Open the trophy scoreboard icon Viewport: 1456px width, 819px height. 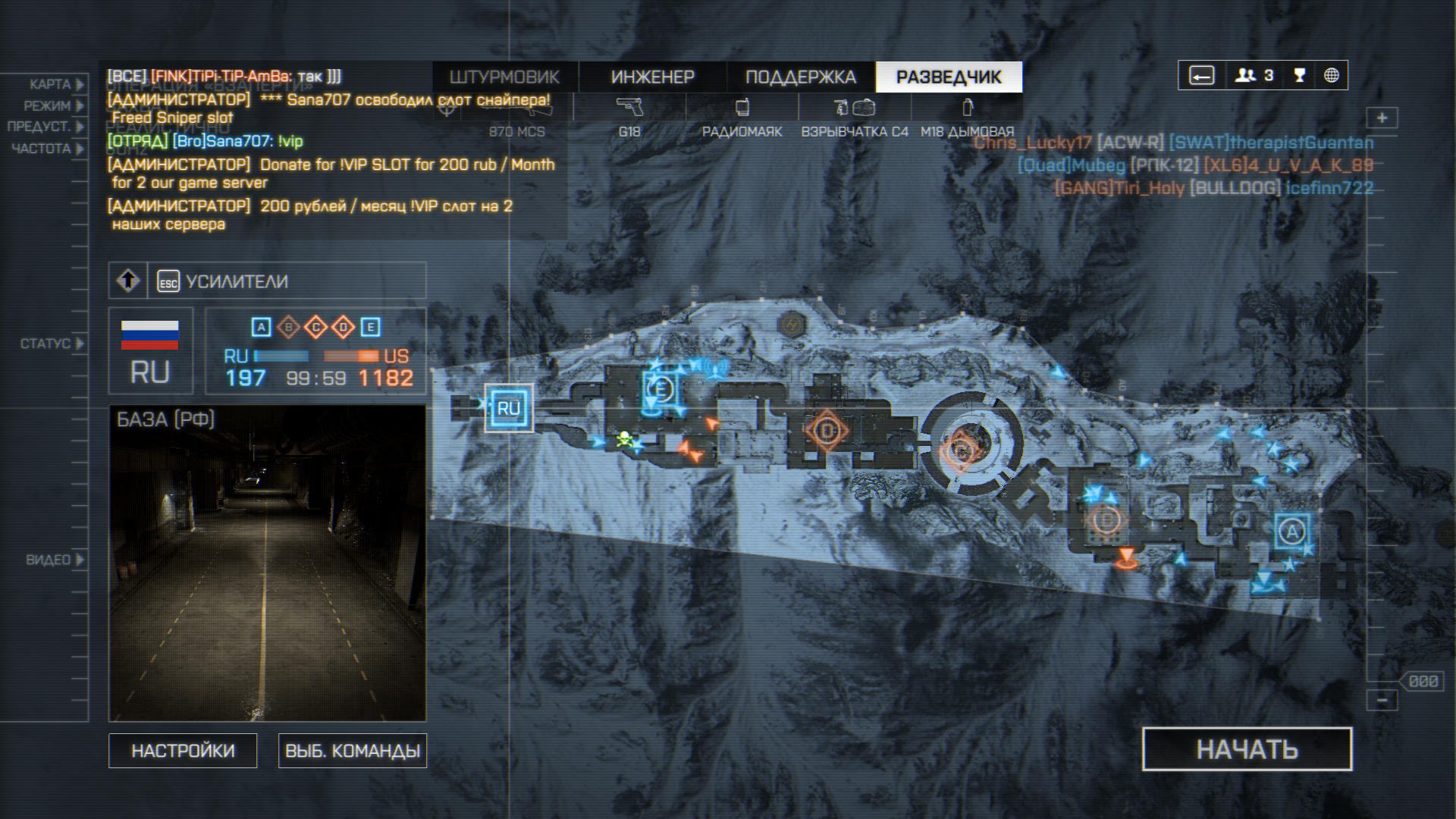[1300, 75]
